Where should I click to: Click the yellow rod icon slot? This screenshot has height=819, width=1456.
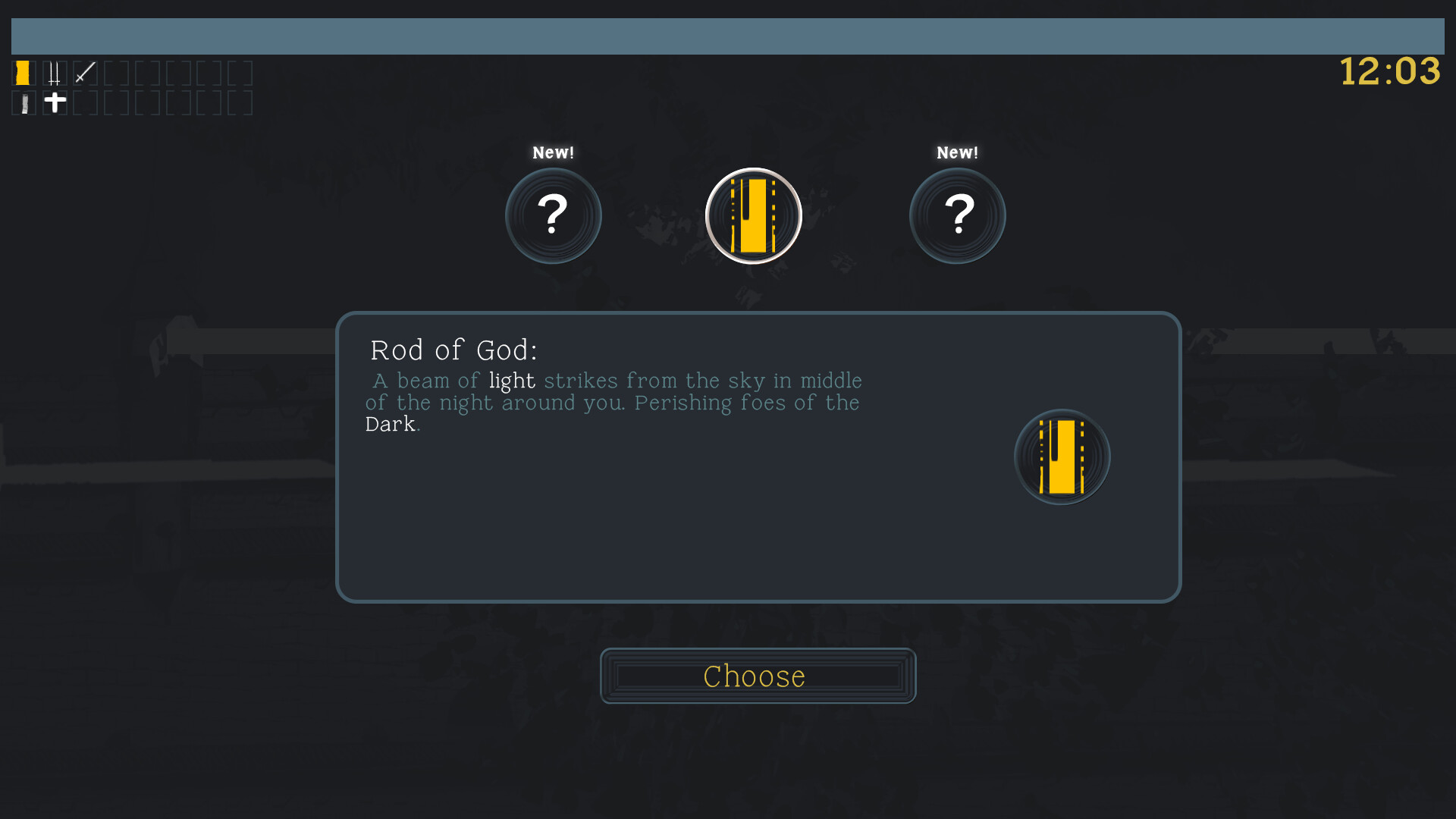[24, 73]
